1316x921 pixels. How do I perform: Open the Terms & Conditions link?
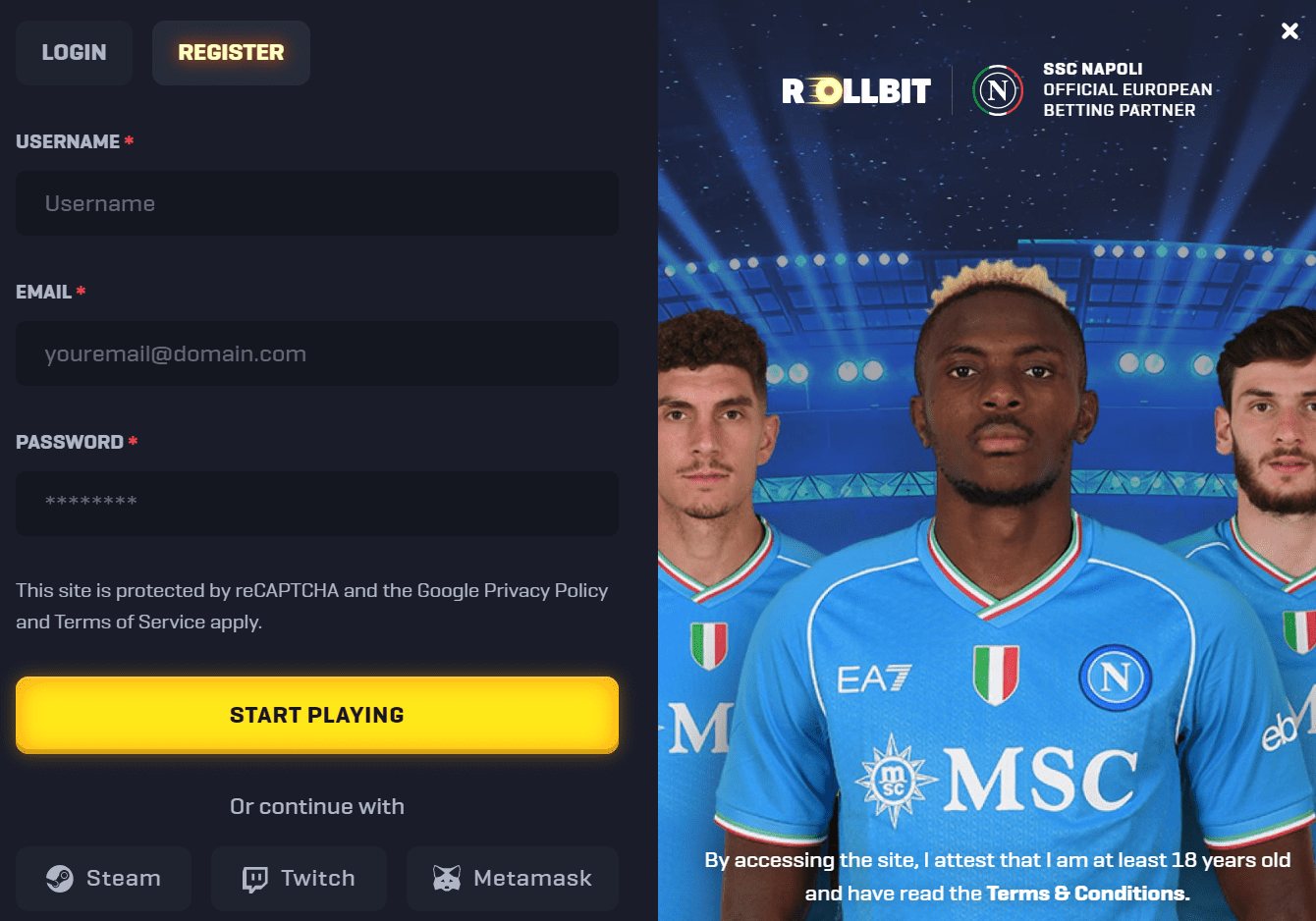tap(1087, 894)
